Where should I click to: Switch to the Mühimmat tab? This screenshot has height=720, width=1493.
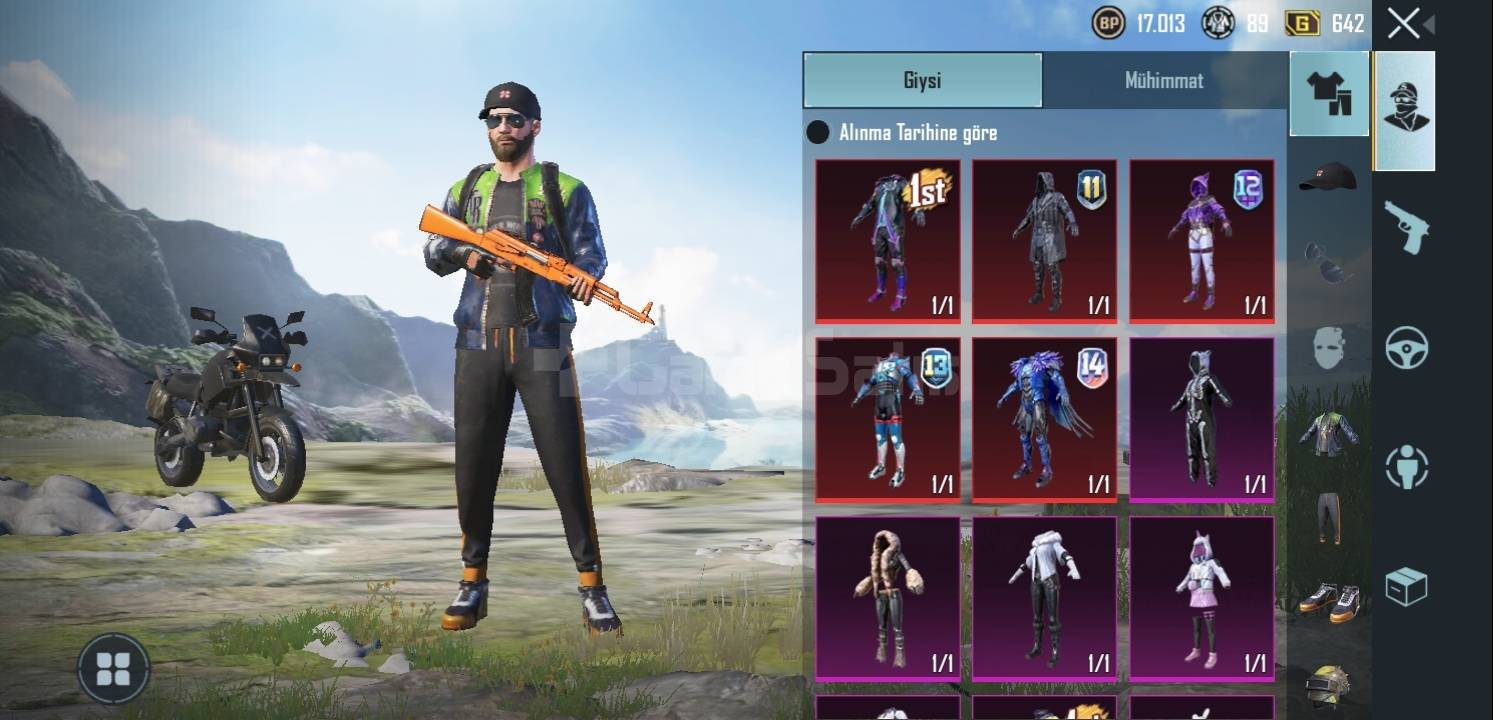coord(1164,81)
